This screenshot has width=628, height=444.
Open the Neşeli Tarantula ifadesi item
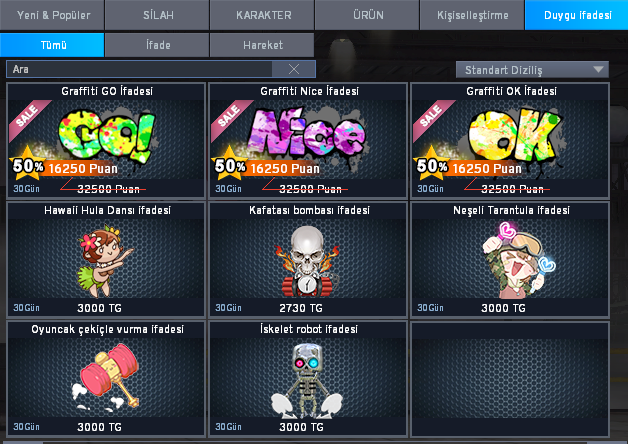coord(510,260)
